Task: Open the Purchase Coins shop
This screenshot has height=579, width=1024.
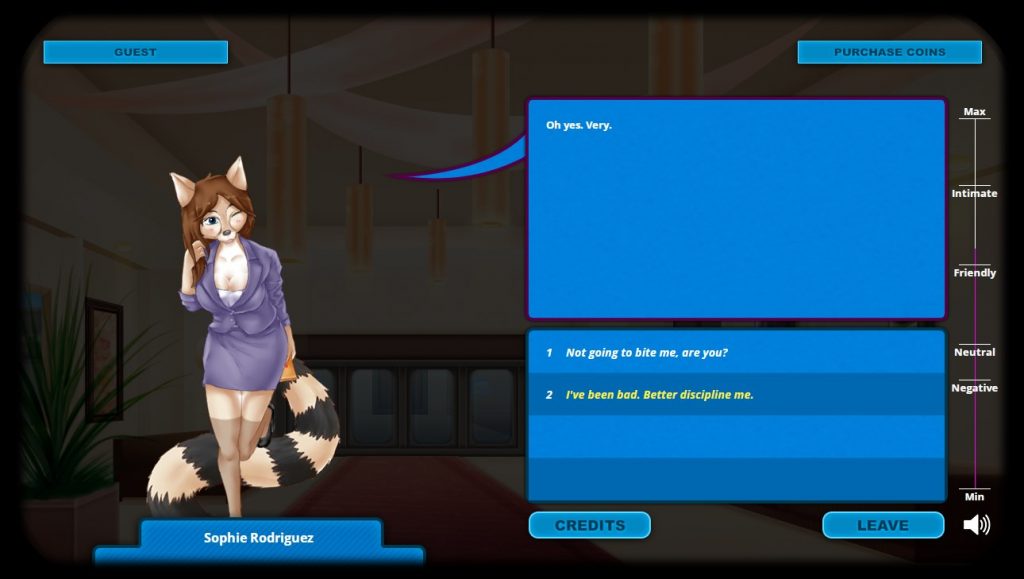Action: click(x=889, y=52)
